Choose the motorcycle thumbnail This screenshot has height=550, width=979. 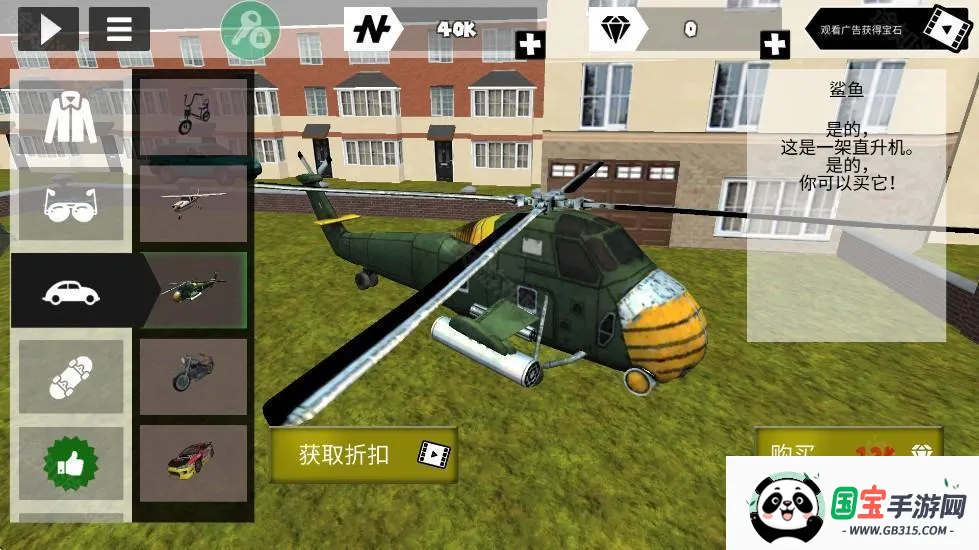(193, 376)
